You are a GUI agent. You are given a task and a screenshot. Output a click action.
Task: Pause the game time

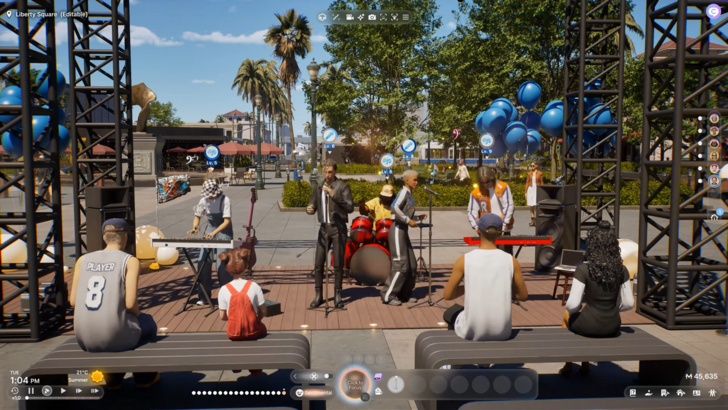(x=31, y=391)
